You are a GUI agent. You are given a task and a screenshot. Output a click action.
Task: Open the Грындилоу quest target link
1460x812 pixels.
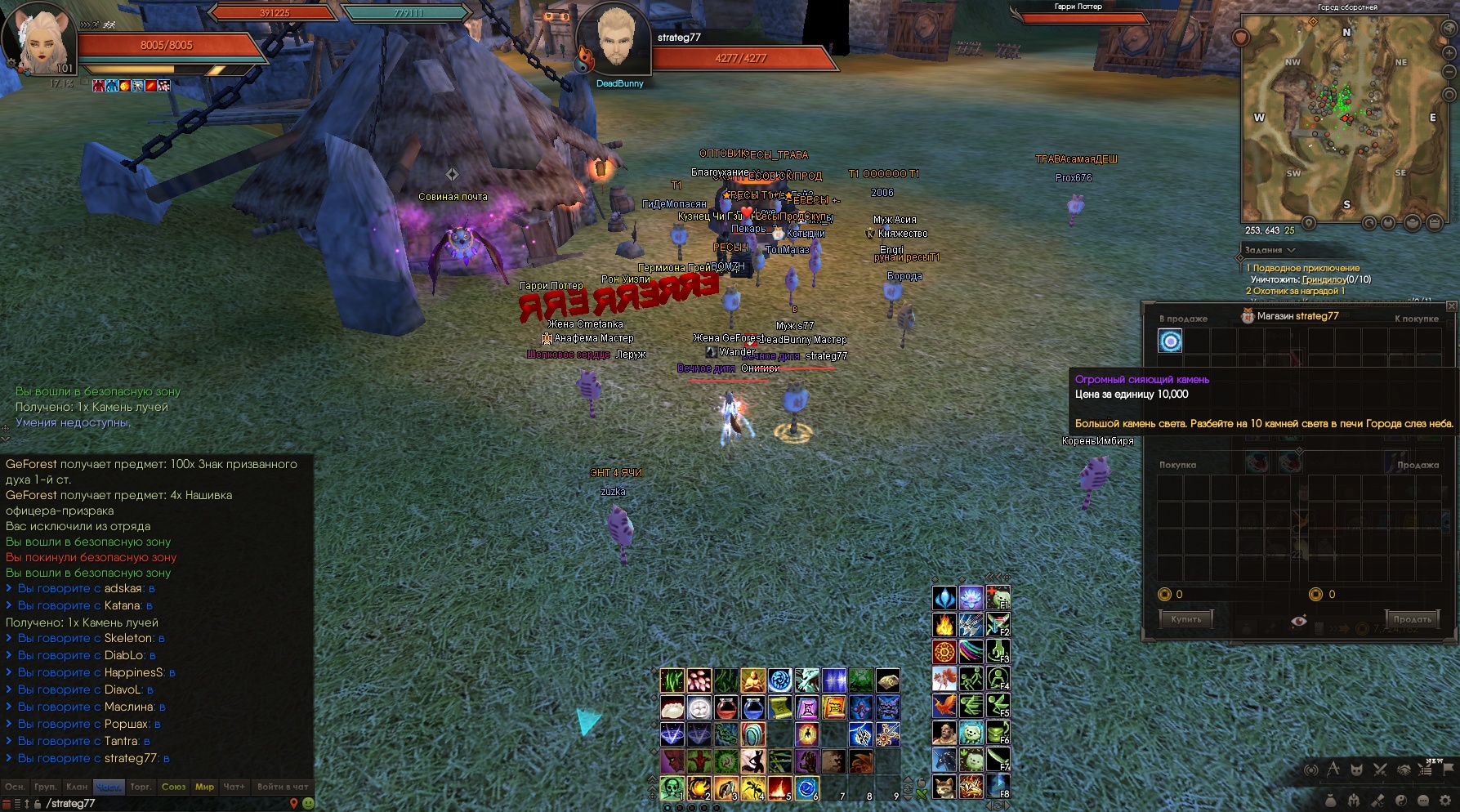pos(1324,279)
